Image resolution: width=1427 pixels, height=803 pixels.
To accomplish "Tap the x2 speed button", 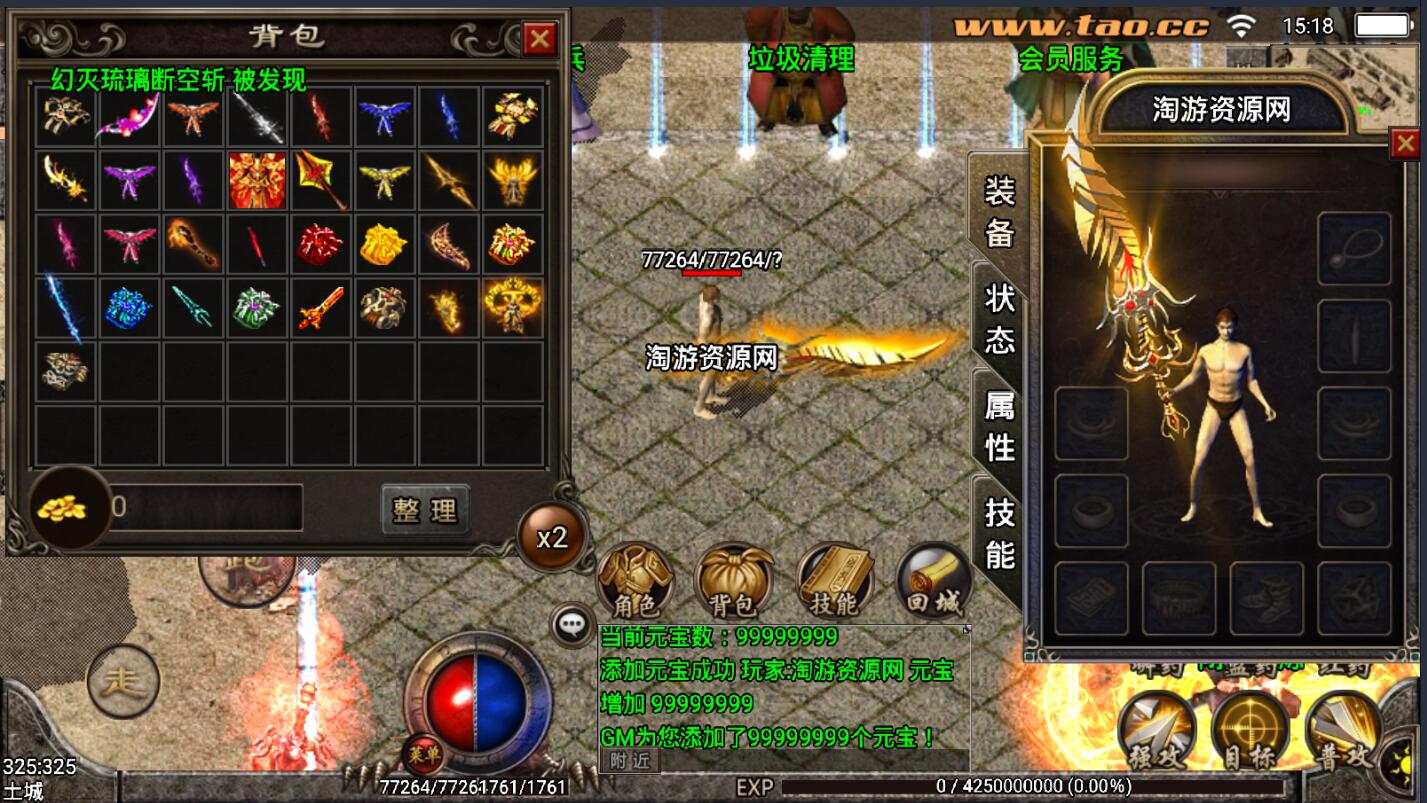I will tap(552, 538).
